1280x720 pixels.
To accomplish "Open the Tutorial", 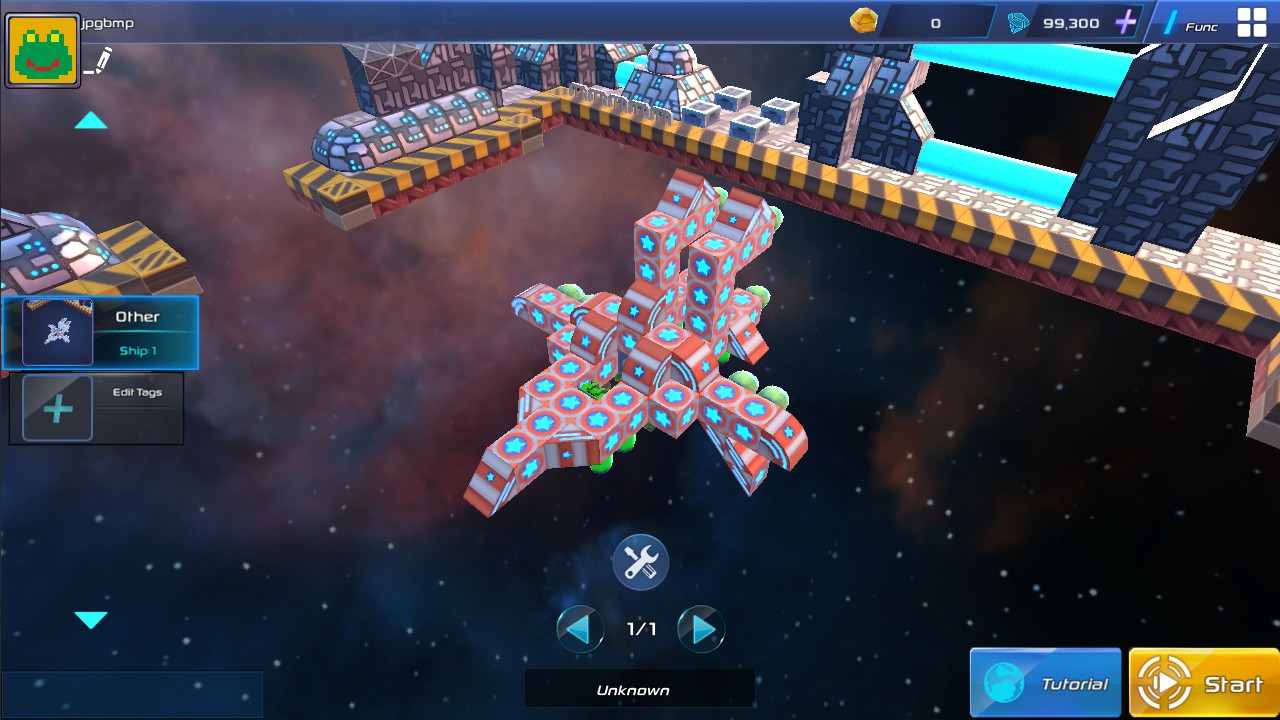I will (1046, 684).
